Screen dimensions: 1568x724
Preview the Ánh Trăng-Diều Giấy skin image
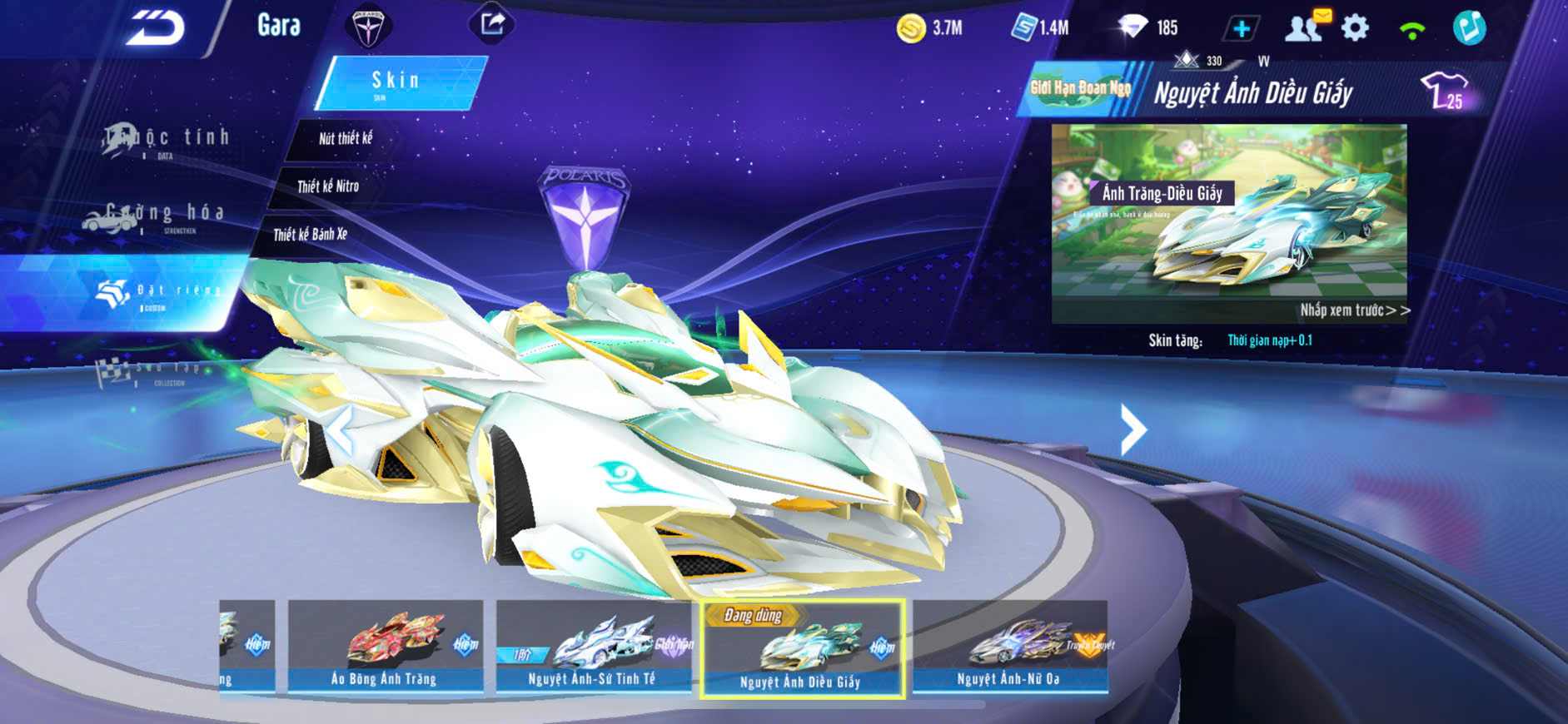point(1228,223)
